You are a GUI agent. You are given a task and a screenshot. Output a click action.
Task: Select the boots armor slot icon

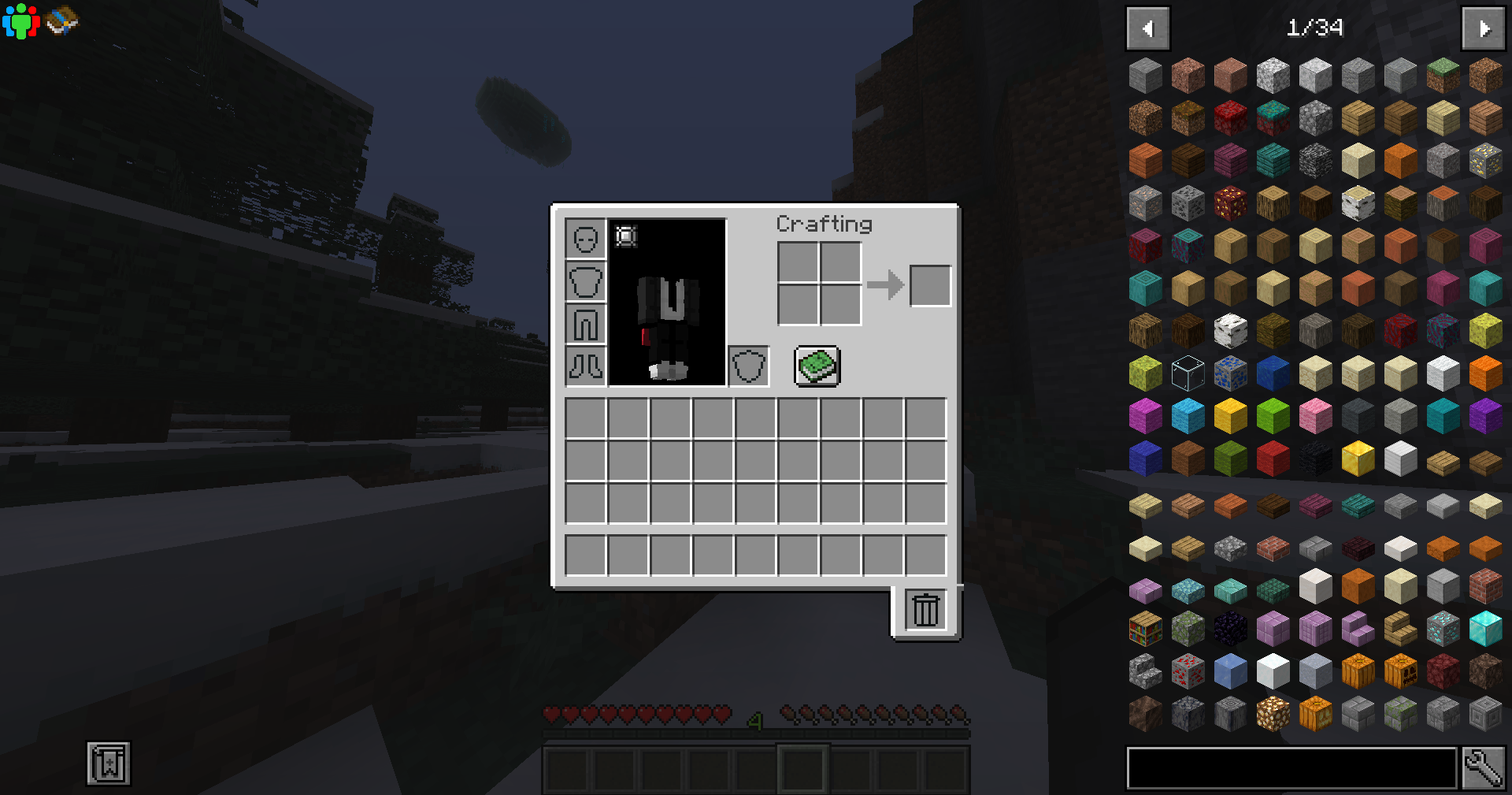(585, 366)
